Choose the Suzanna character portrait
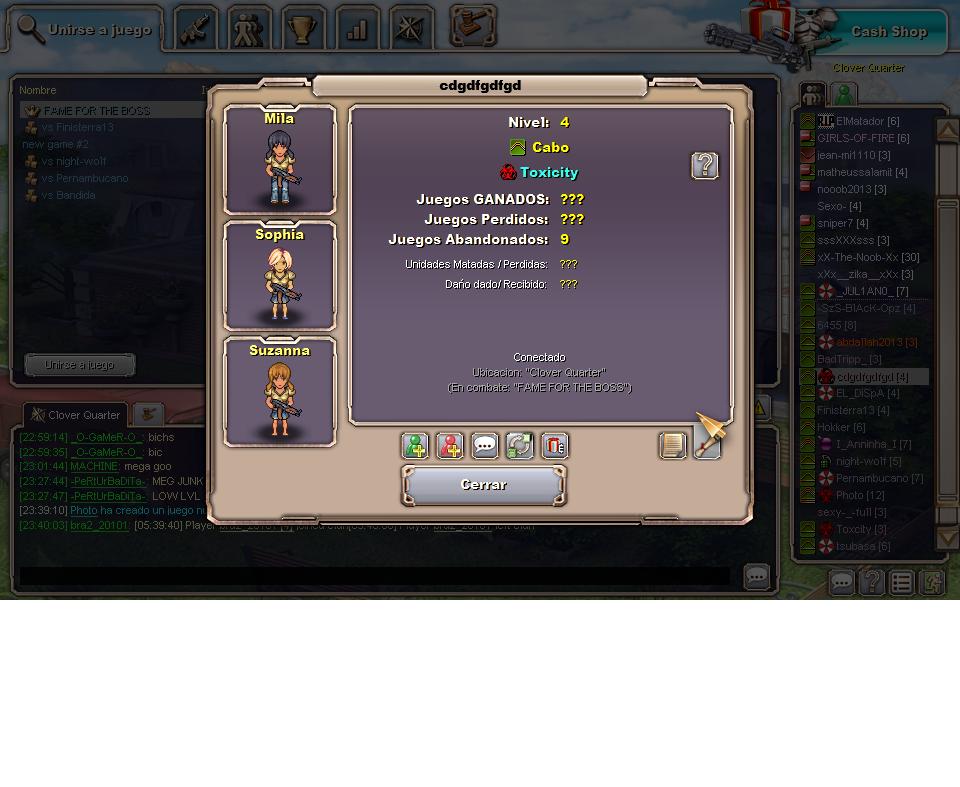This screenshot has height=787, width=960. pyautogui.click(x=280, y=393)
